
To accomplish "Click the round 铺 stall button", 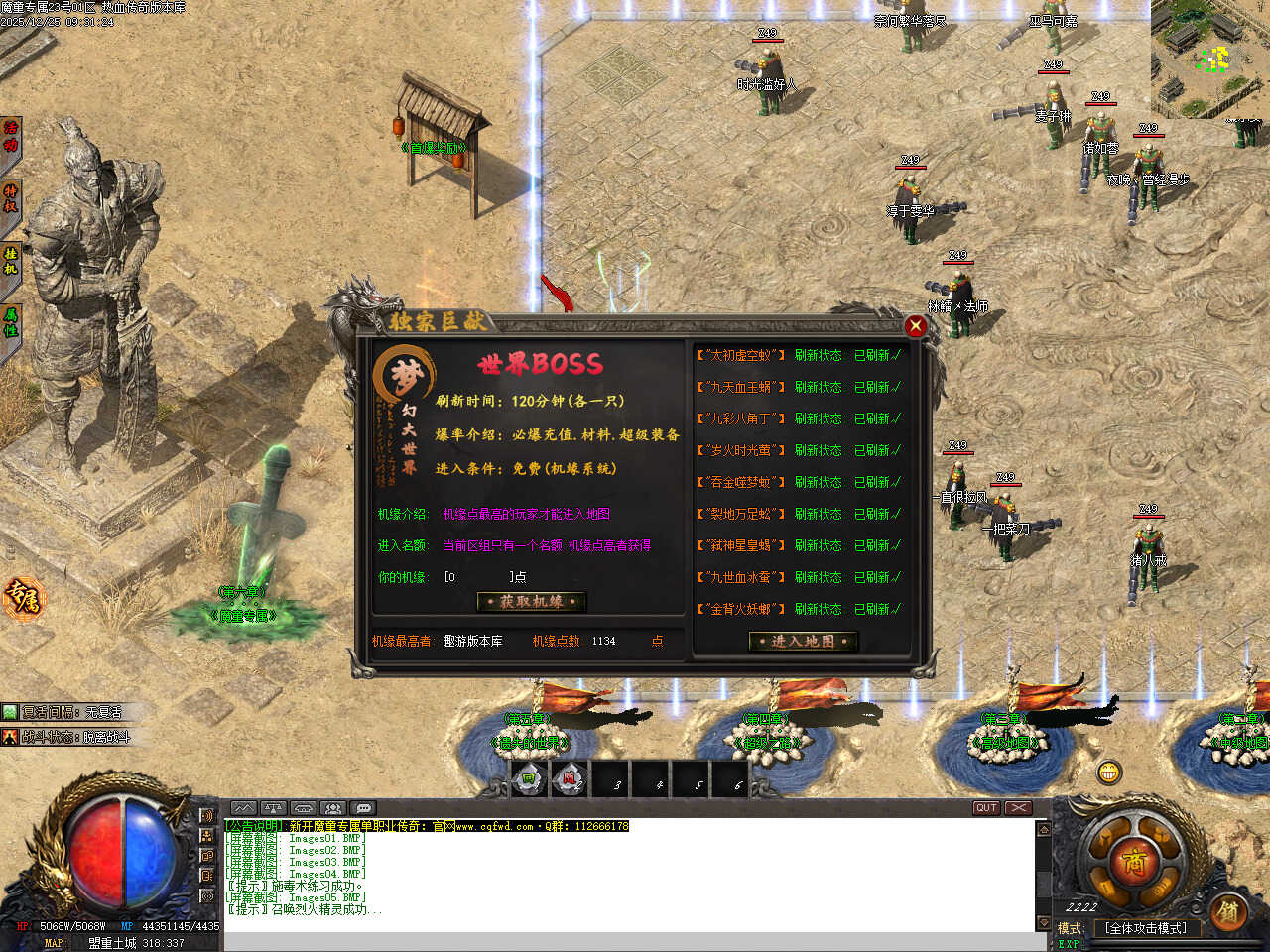I will (x=1228, y=911).
